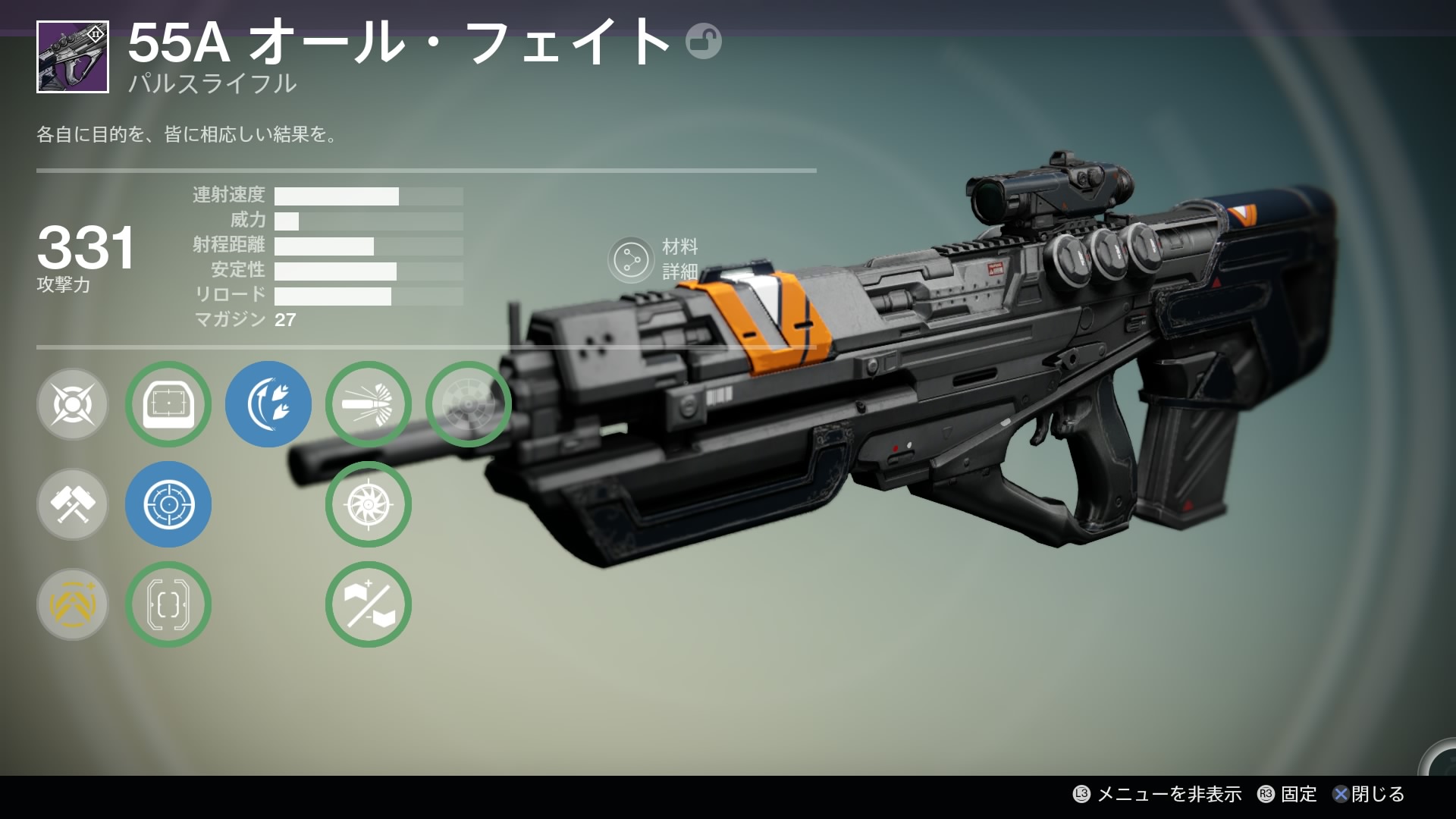Screen dimensions: 1456x819
Task: Activate the blue curved arrows perk
Action: tap(268, 404)
